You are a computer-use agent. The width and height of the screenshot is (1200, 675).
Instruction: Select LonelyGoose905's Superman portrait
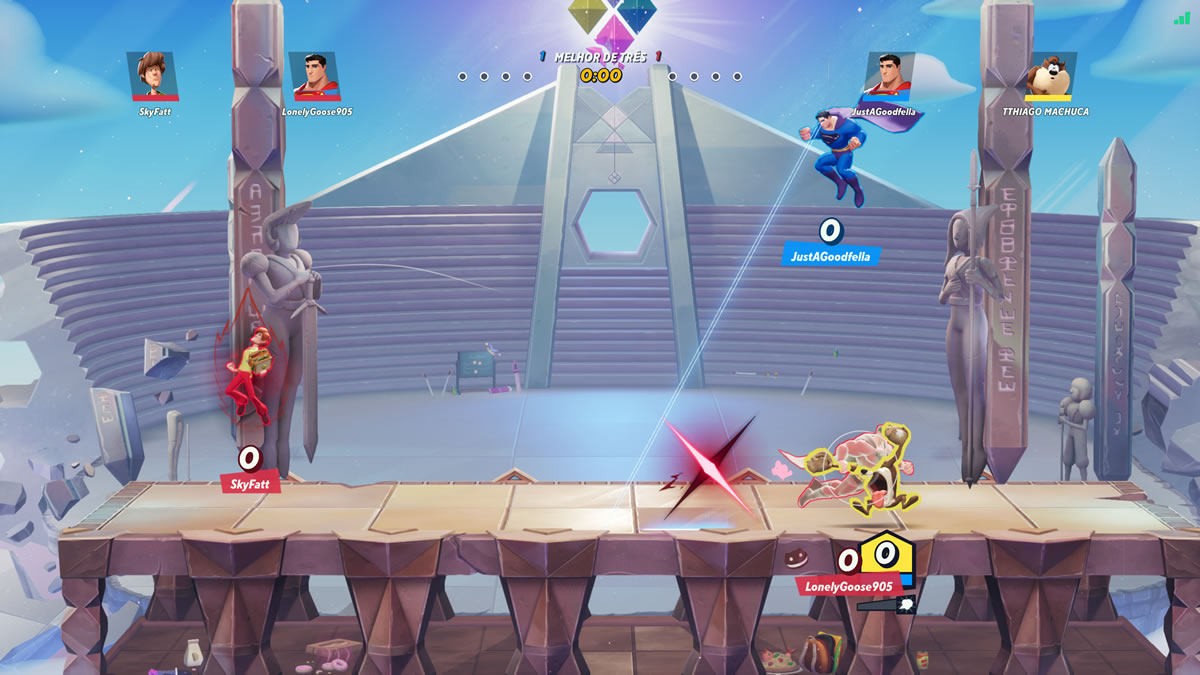tap(314, 76)
